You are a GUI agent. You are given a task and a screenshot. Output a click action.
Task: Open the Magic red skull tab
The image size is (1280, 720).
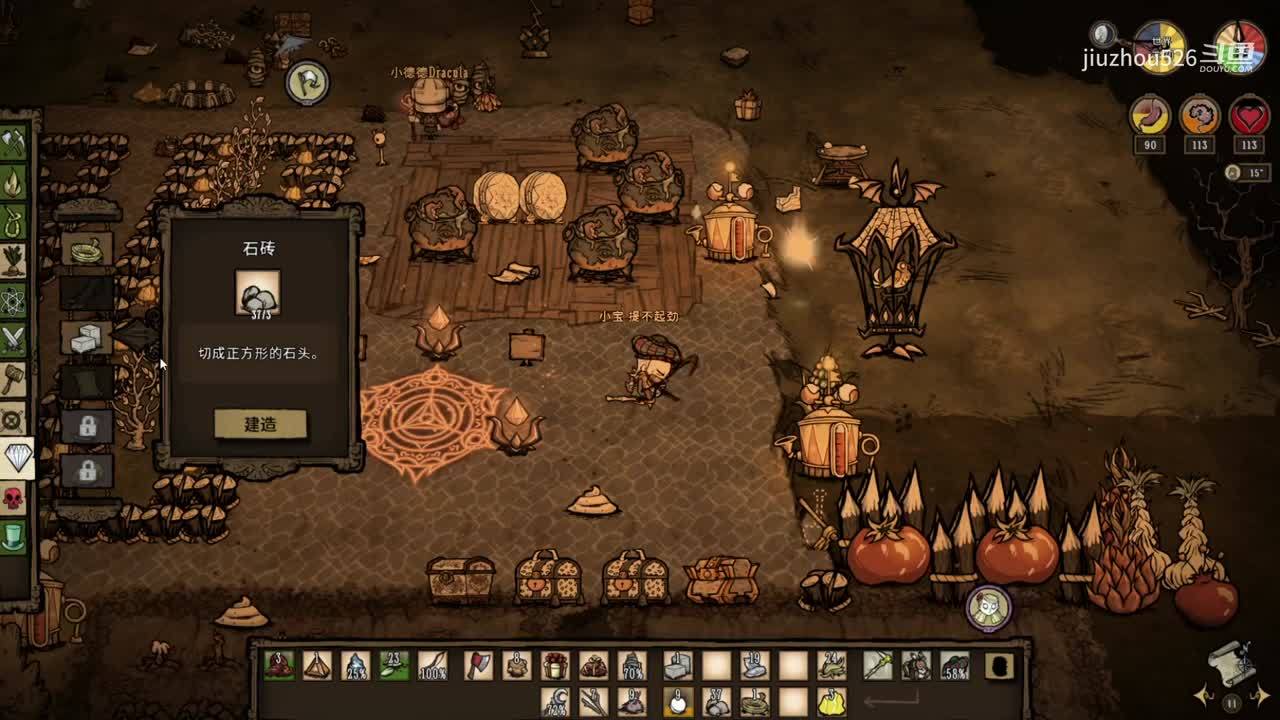(13, 498)
